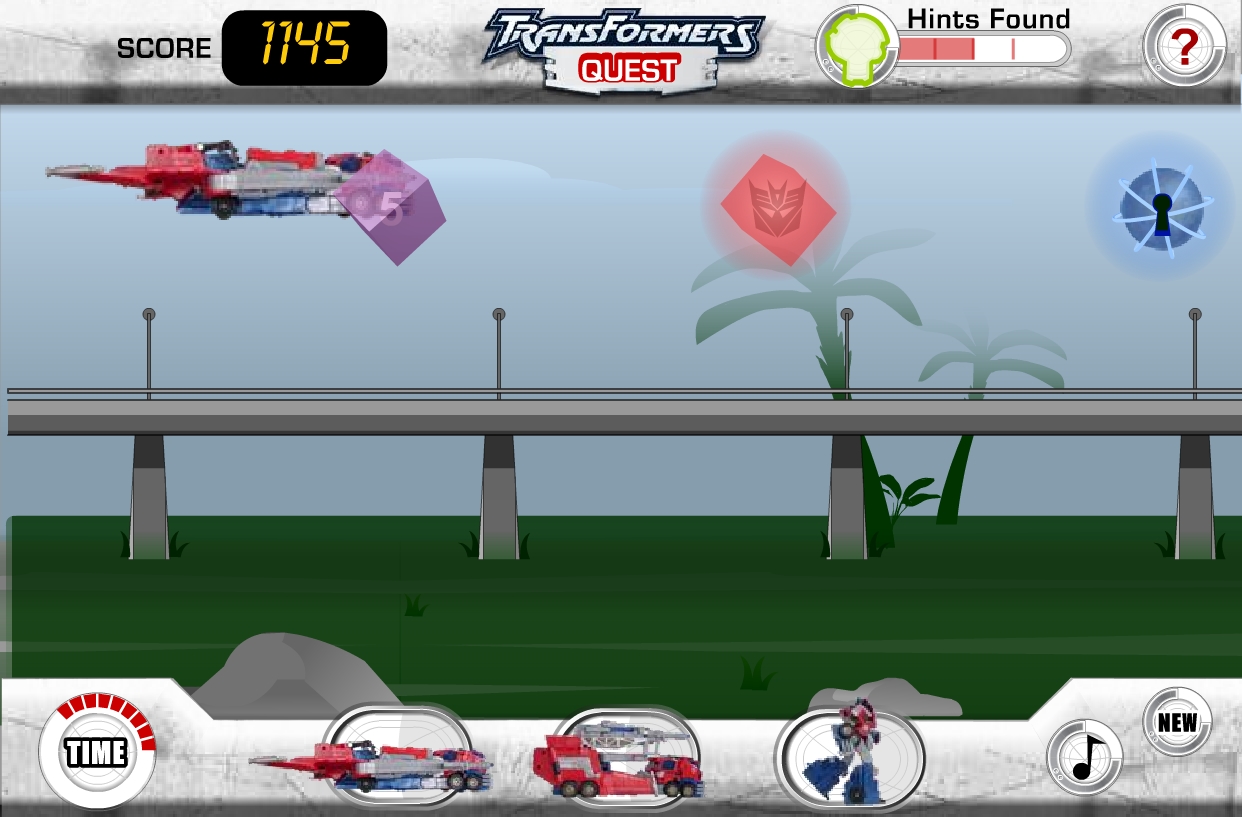The height and width of the screenshot is (817, 1242).
Task: Switch to the robot mode form
Action: pyautogui.click(x=849, y=753)
